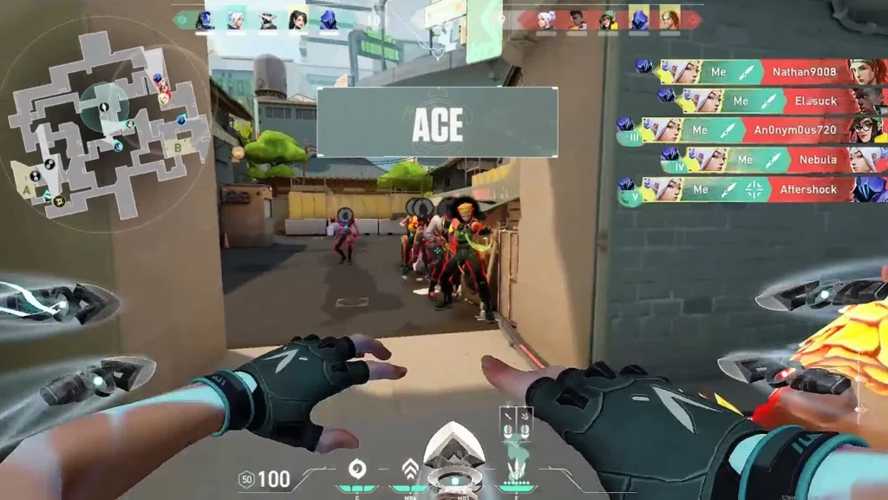The width and height of the screenshot is (888, 500).
Task: Click the armor shield icon showing 50
Action: (x=246, y=479)
